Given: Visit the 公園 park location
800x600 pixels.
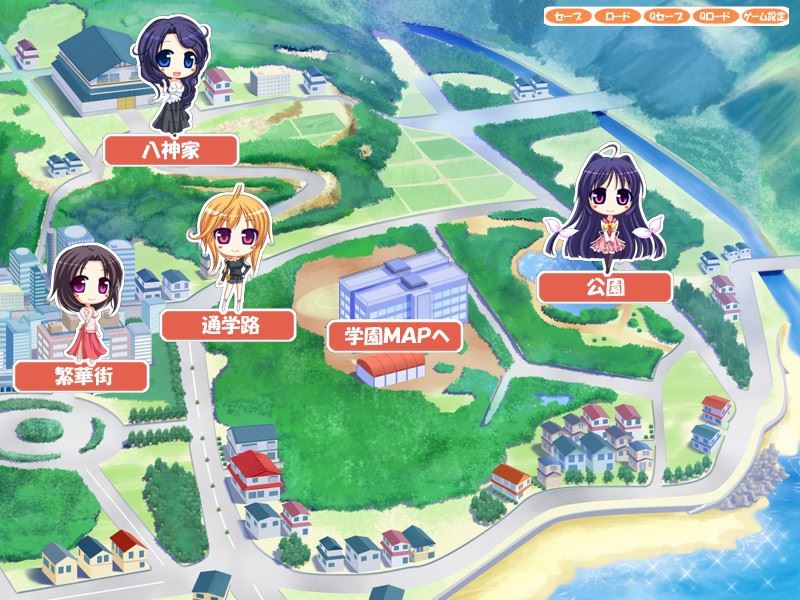Looking at the screenshot, I should pyautogui.click(x=604, y=288).
